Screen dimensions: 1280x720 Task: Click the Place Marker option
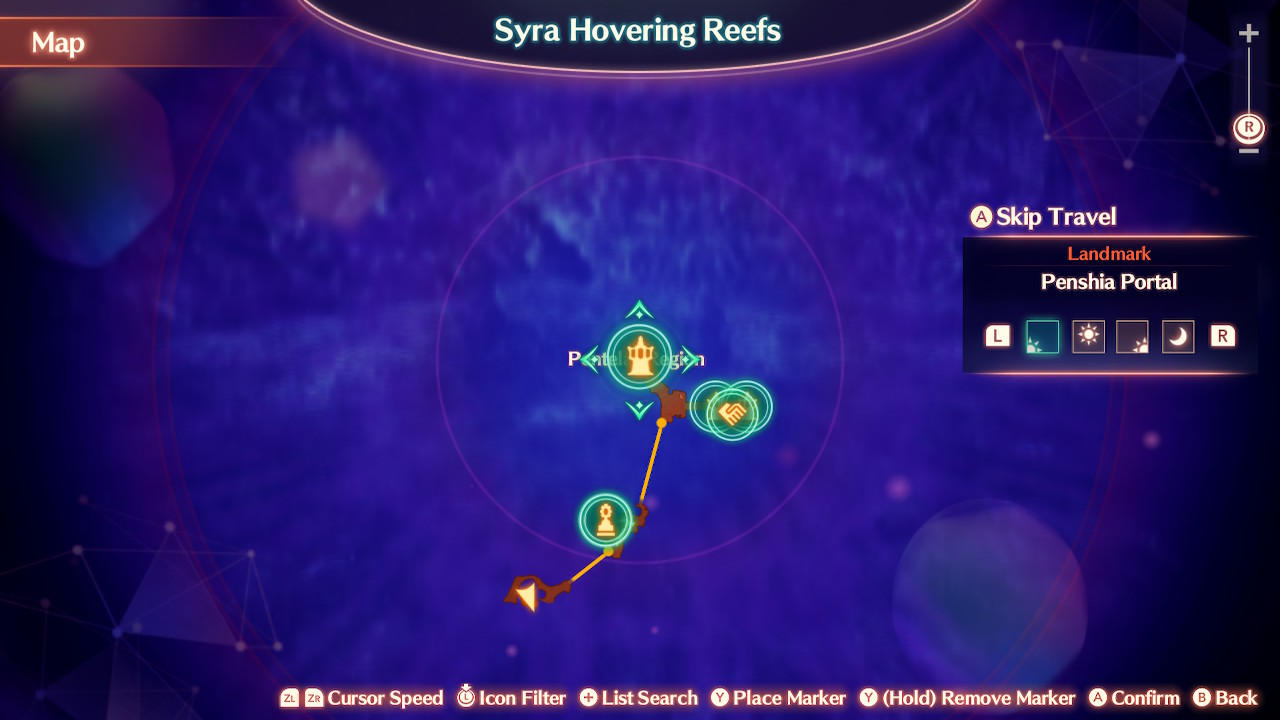[x=778, y=697]
